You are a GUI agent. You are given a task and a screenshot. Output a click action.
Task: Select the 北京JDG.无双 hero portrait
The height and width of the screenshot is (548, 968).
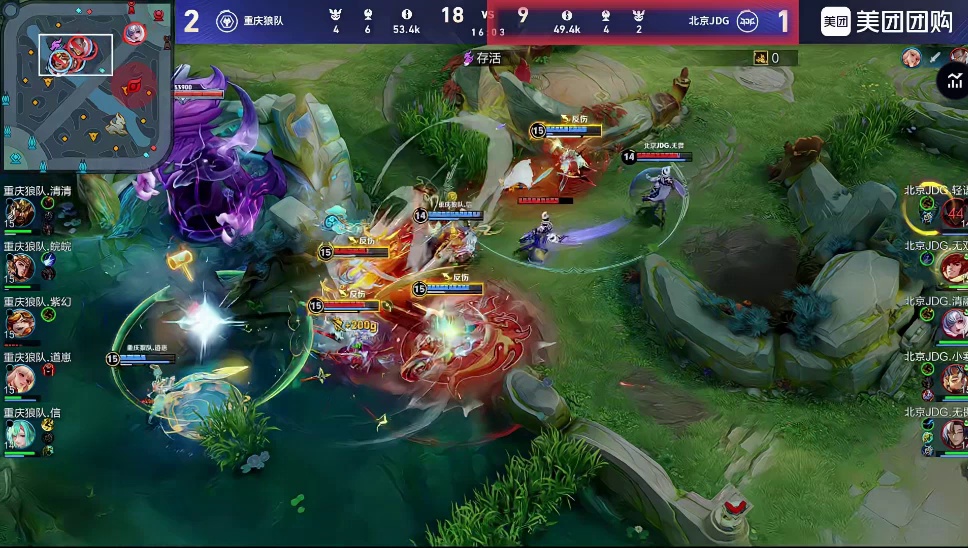[x=951, y=267]
